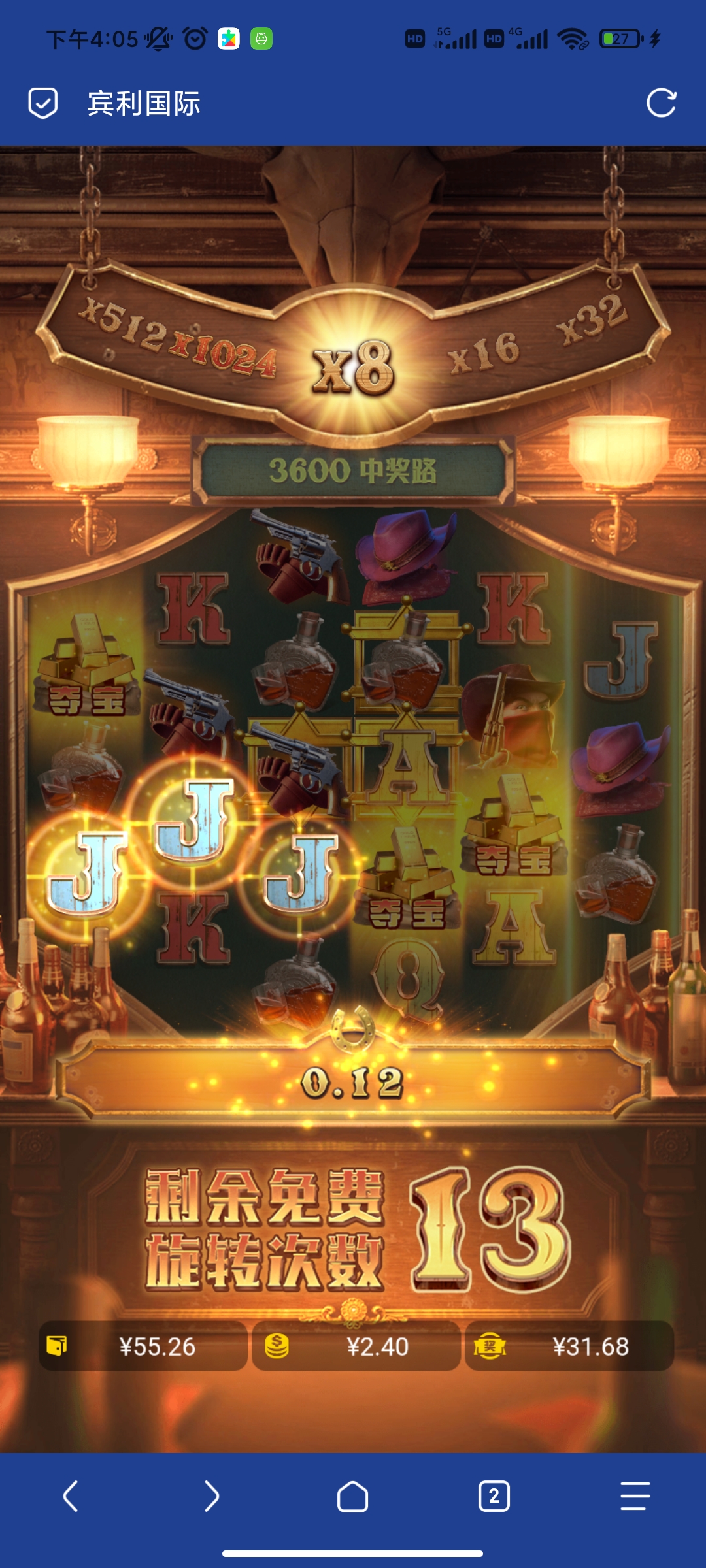Open the wallet balance panel showing ¥55.26
This screenshot has height=1568, width=706.
[x=143, y=1346]
